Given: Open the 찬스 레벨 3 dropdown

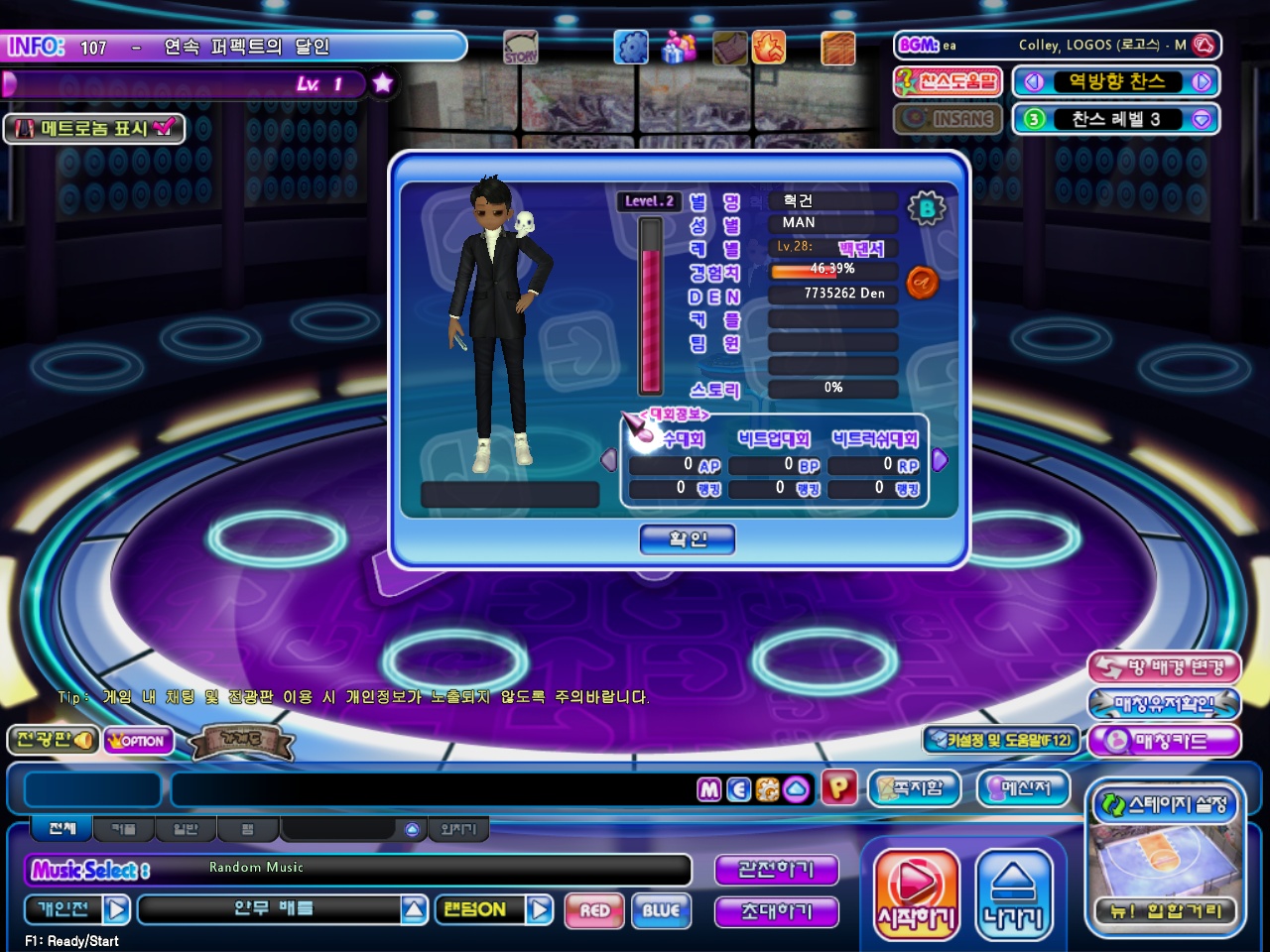Looking at the screenshot, I should [1202, 119].
